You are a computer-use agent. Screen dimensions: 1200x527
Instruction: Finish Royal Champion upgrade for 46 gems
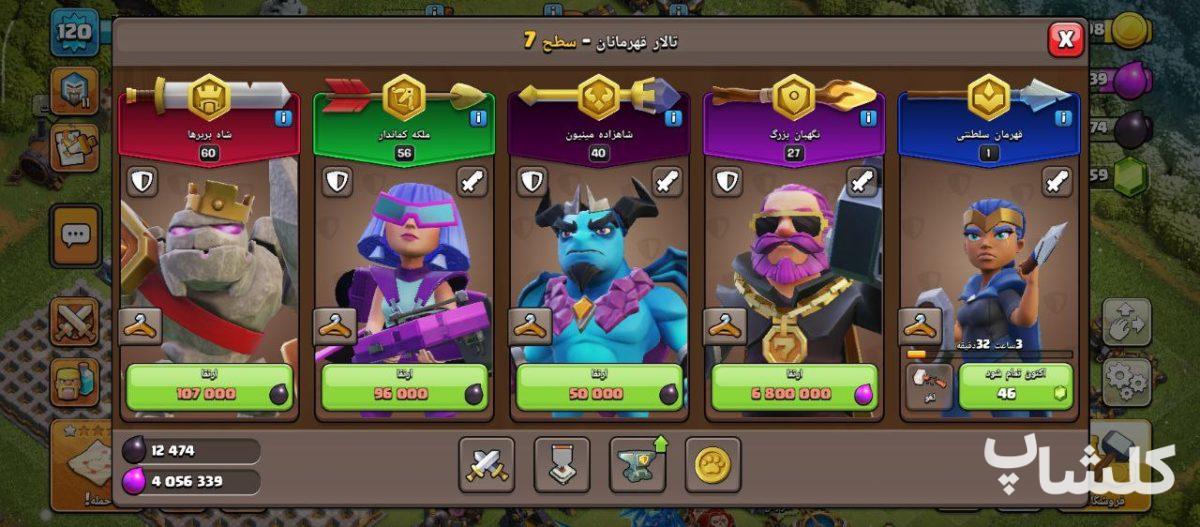(1015, 388)
